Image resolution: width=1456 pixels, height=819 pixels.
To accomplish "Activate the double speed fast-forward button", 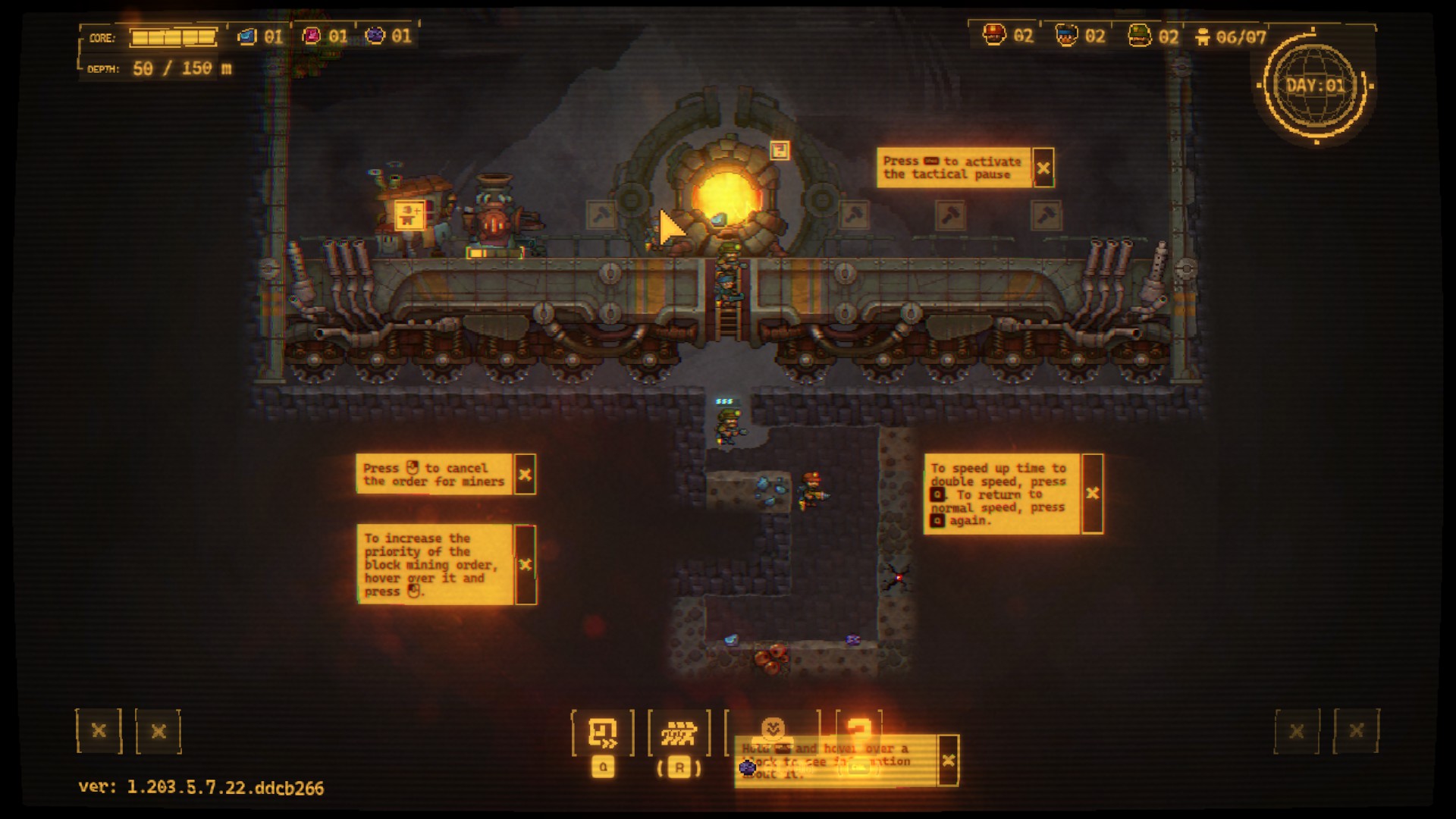I will (x=603, y=733).
